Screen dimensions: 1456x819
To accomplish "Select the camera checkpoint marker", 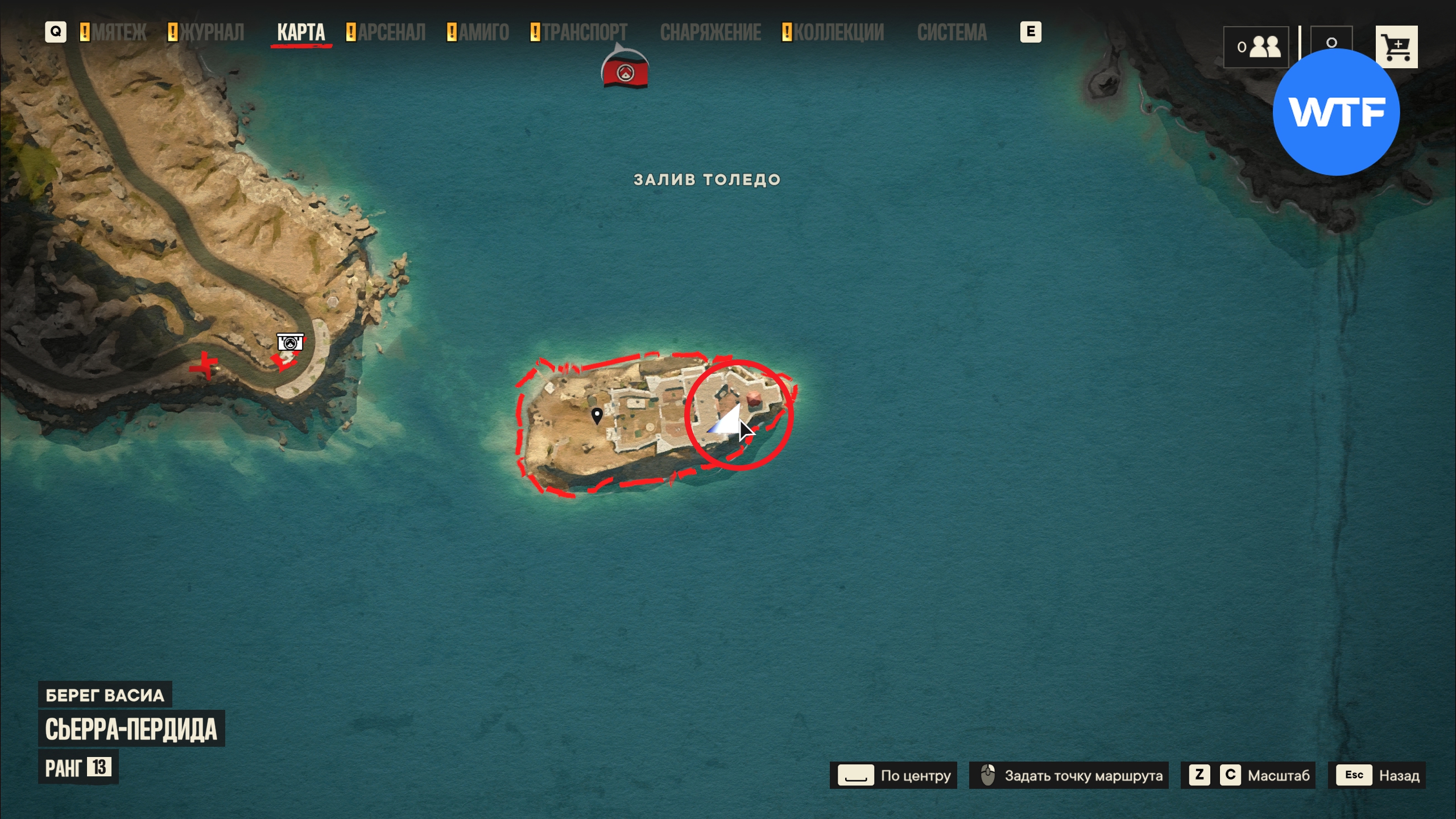I will (x=290, y=342).
